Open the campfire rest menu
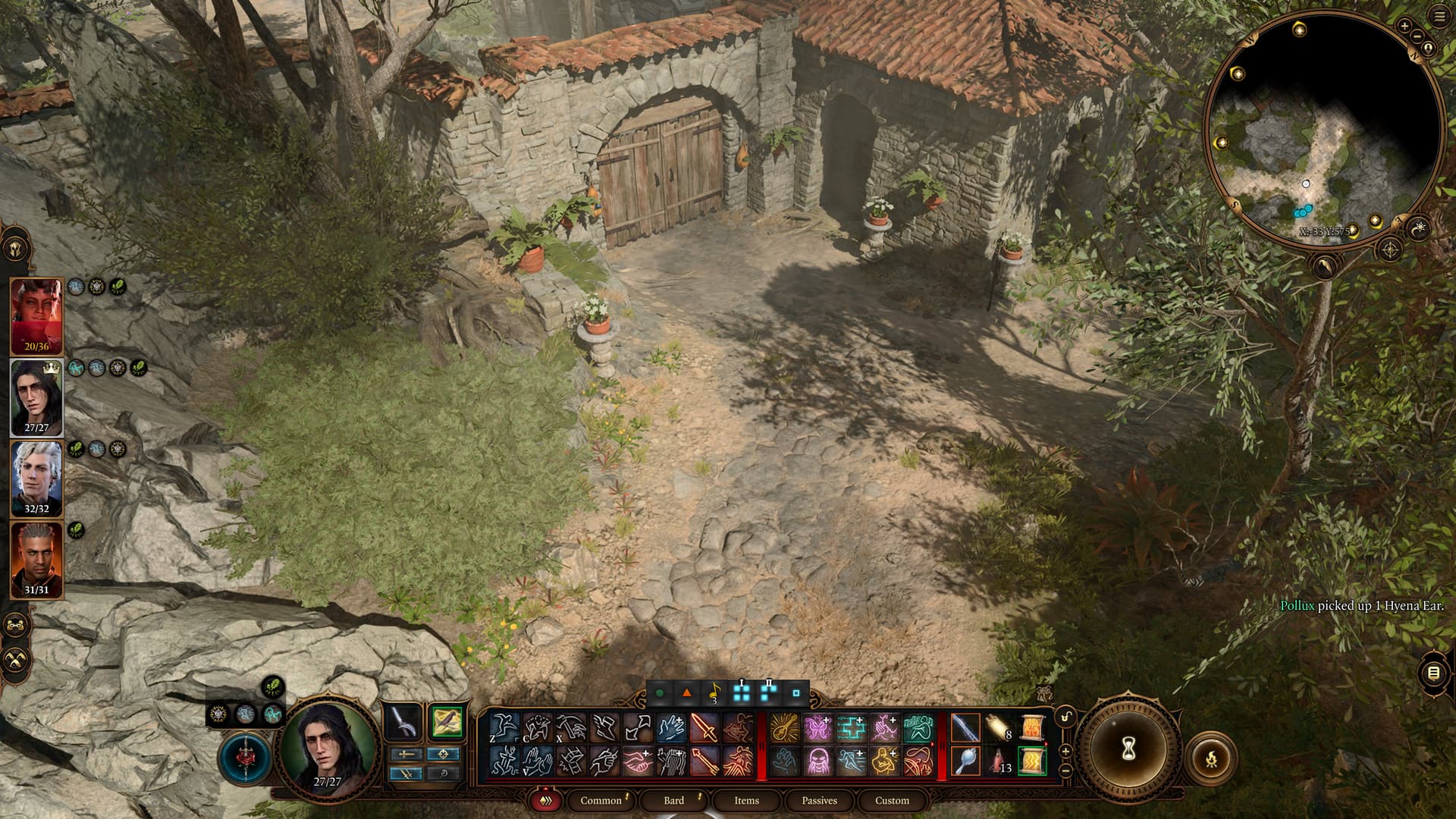 pyautogui.click(x=1210, y=757)
